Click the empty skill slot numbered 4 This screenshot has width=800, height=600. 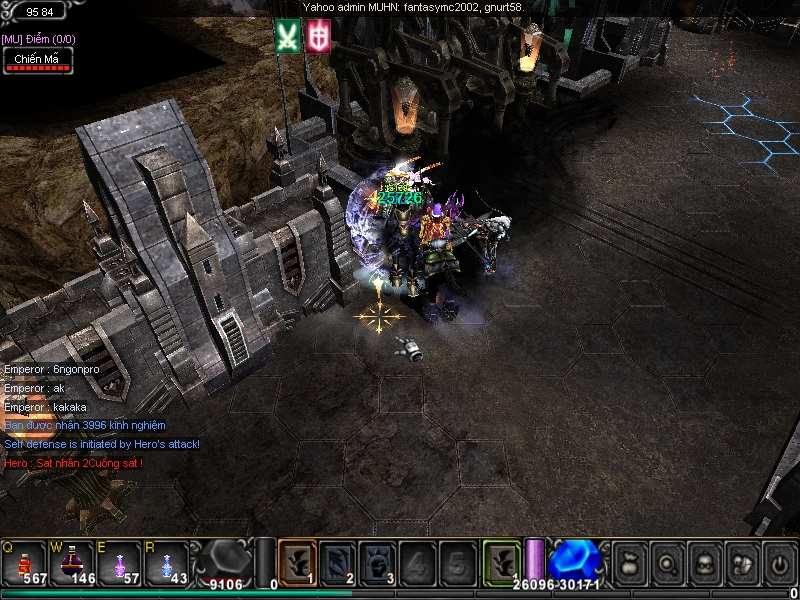tap(417, 560)
